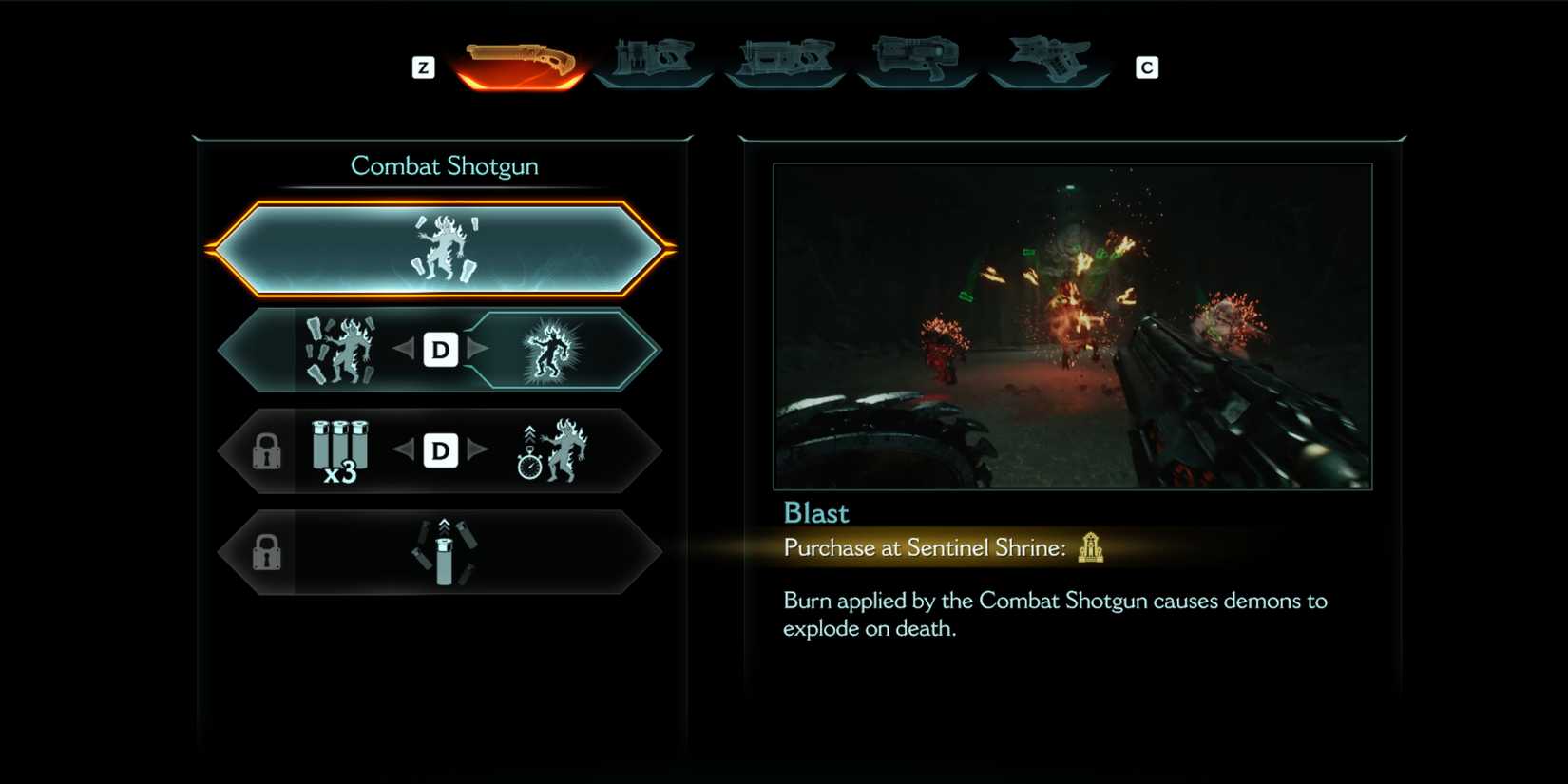
Task: Open the C key next-weapon tab
Action: click(x=1147, y=67)
